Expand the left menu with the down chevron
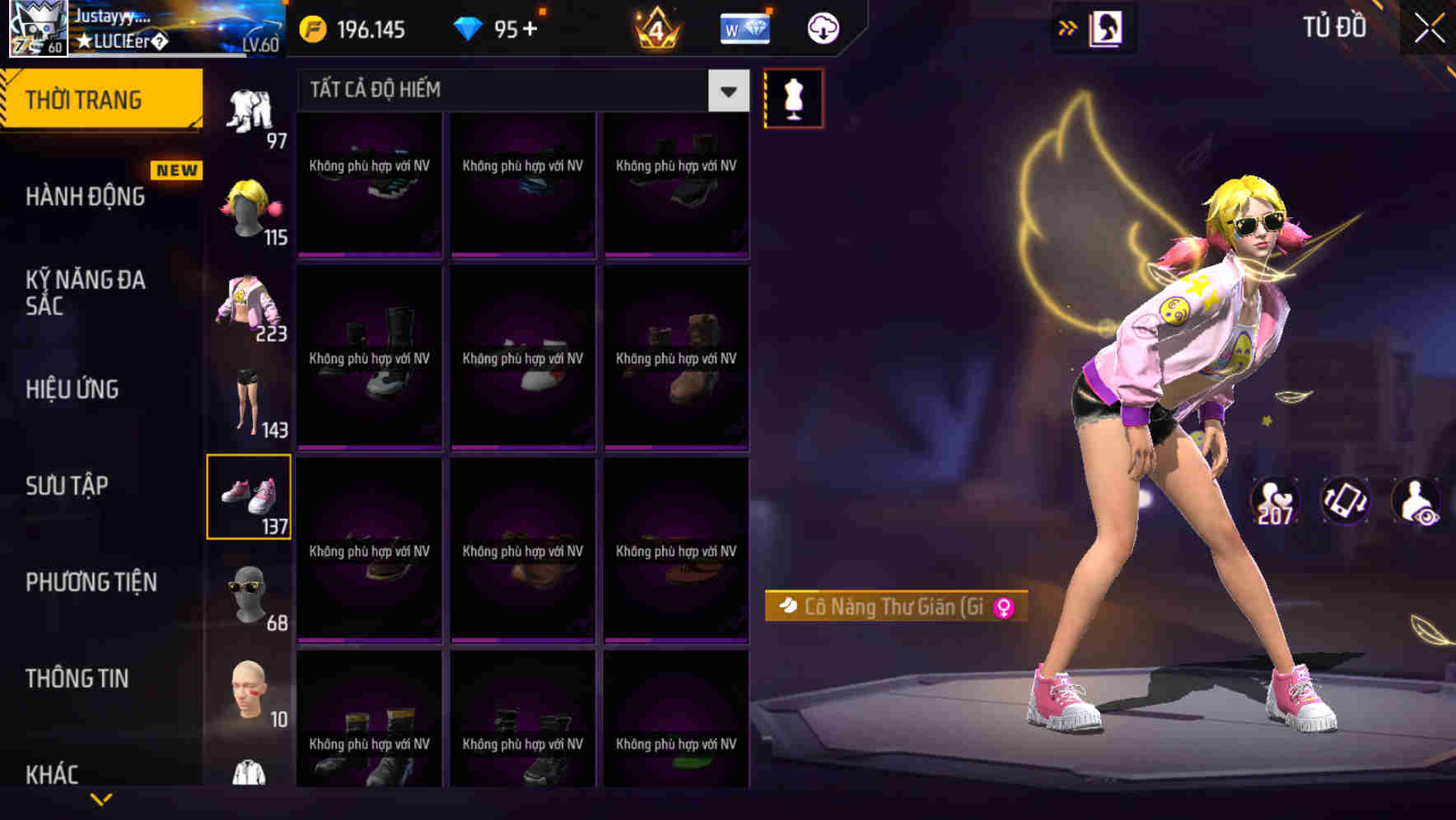The height and width of the screenshot is (820, 1456). click(101, 799)
